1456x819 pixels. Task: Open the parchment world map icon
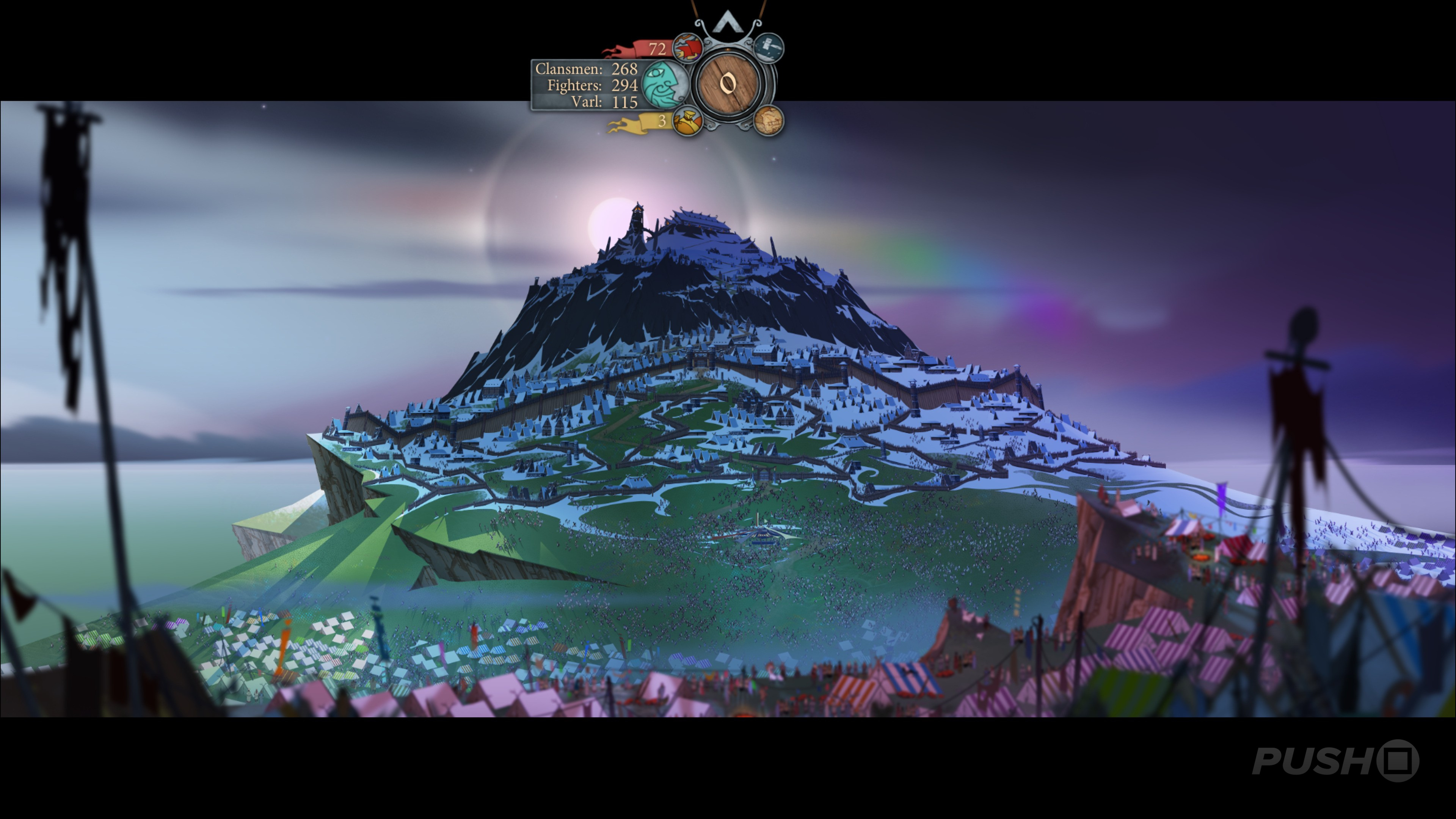[x=769, y=121]
